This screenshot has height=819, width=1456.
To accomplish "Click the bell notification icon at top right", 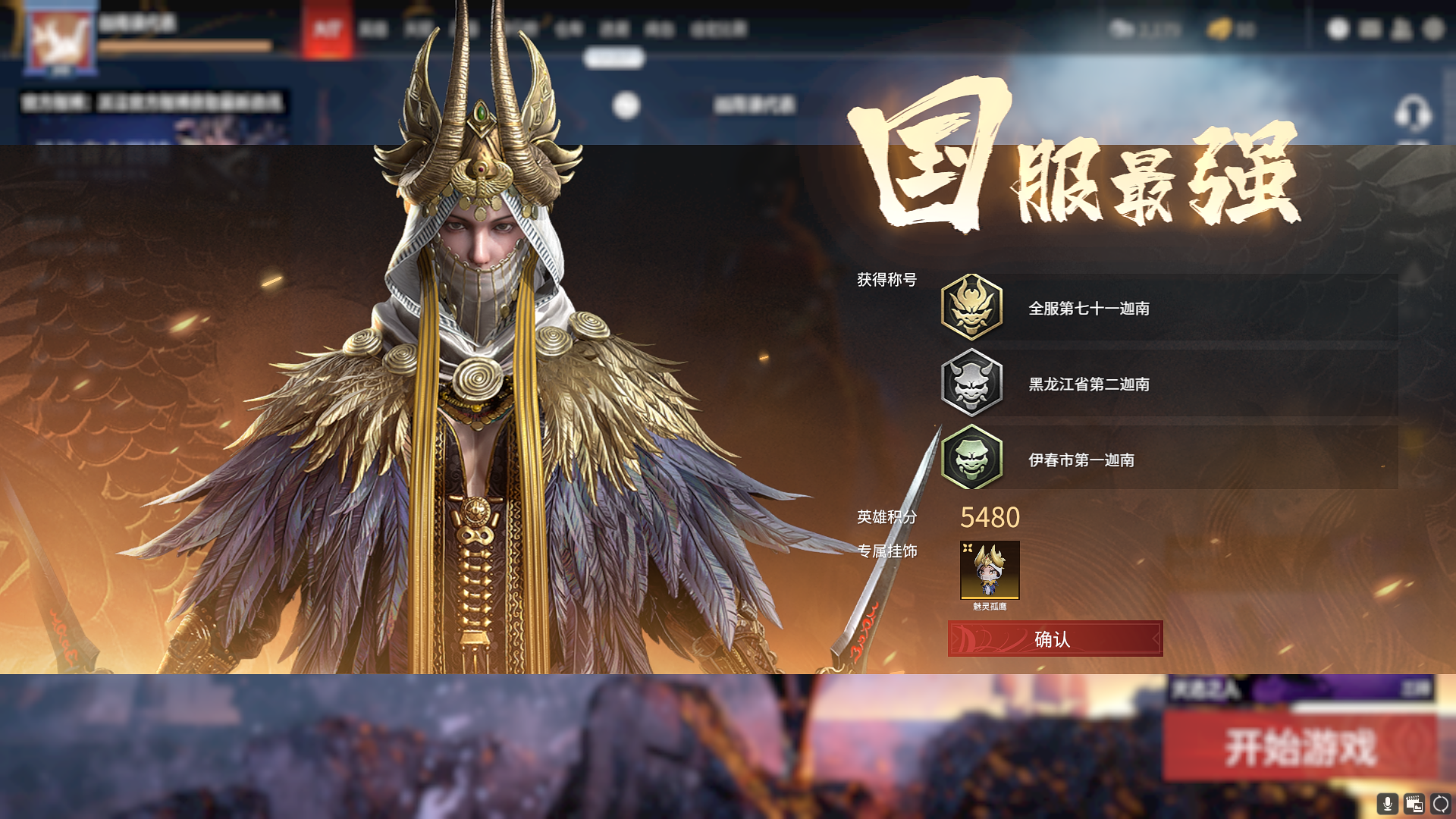I will (x=1403, y=29).
